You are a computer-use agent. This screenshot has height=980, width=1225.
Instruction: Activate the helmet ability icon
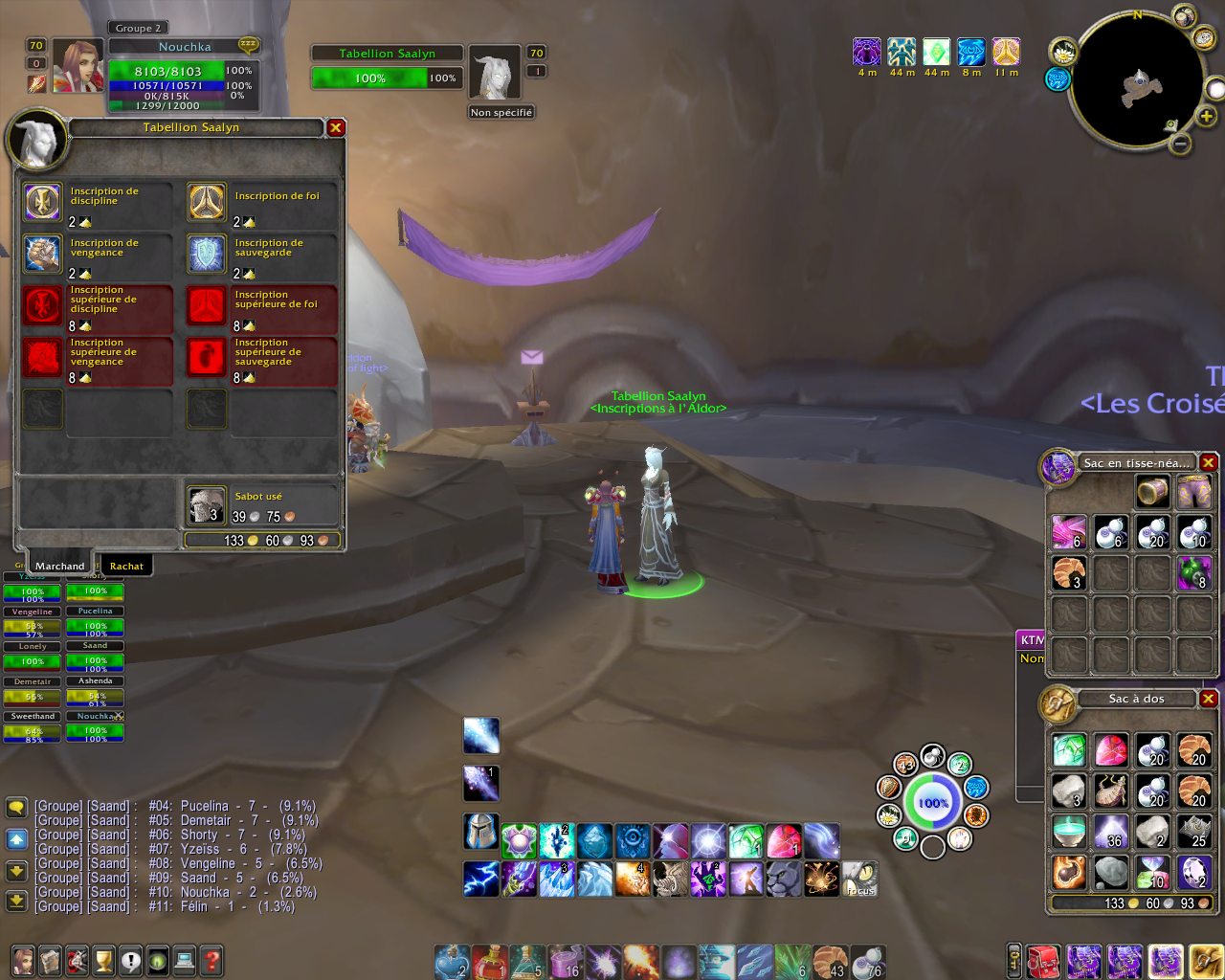pos(480,832)
